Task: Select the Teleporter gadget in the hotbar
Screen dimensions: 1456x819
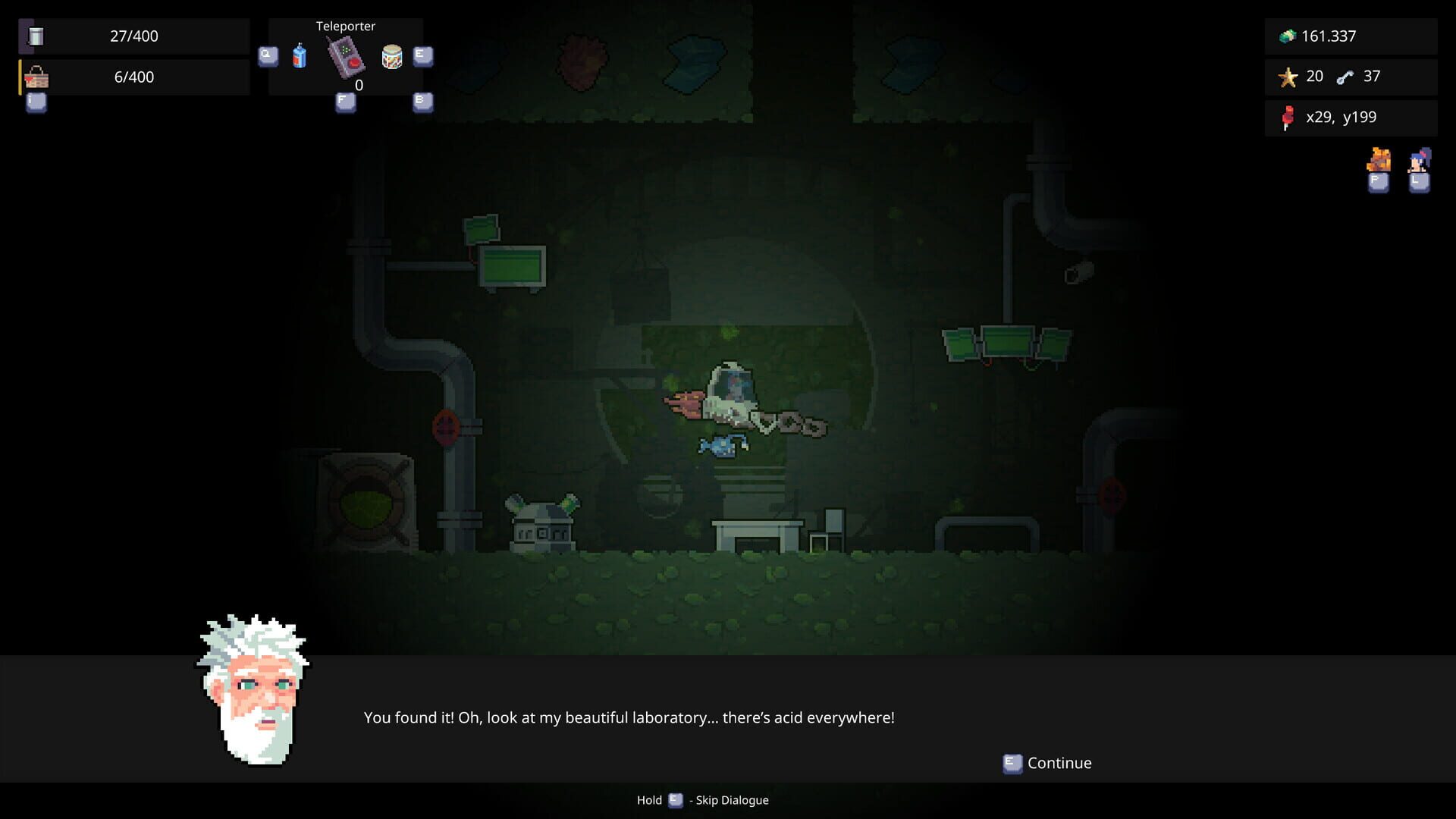Action: 345,59
